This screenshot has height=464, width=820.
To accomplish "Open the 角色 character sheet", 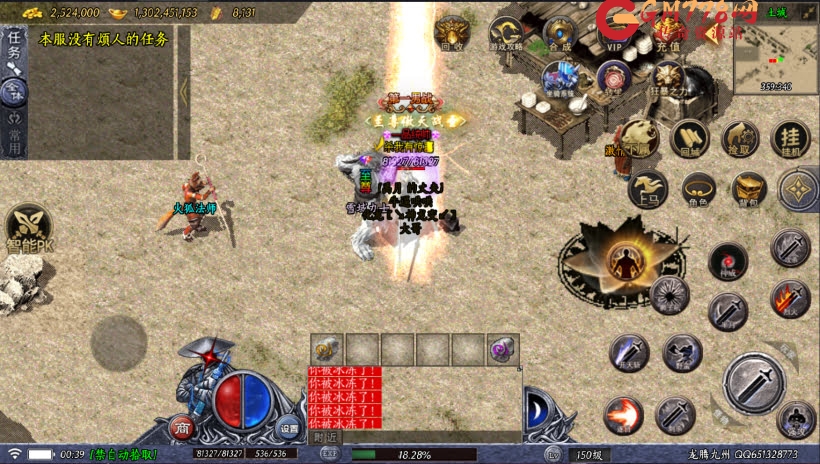I will [698, 187].
